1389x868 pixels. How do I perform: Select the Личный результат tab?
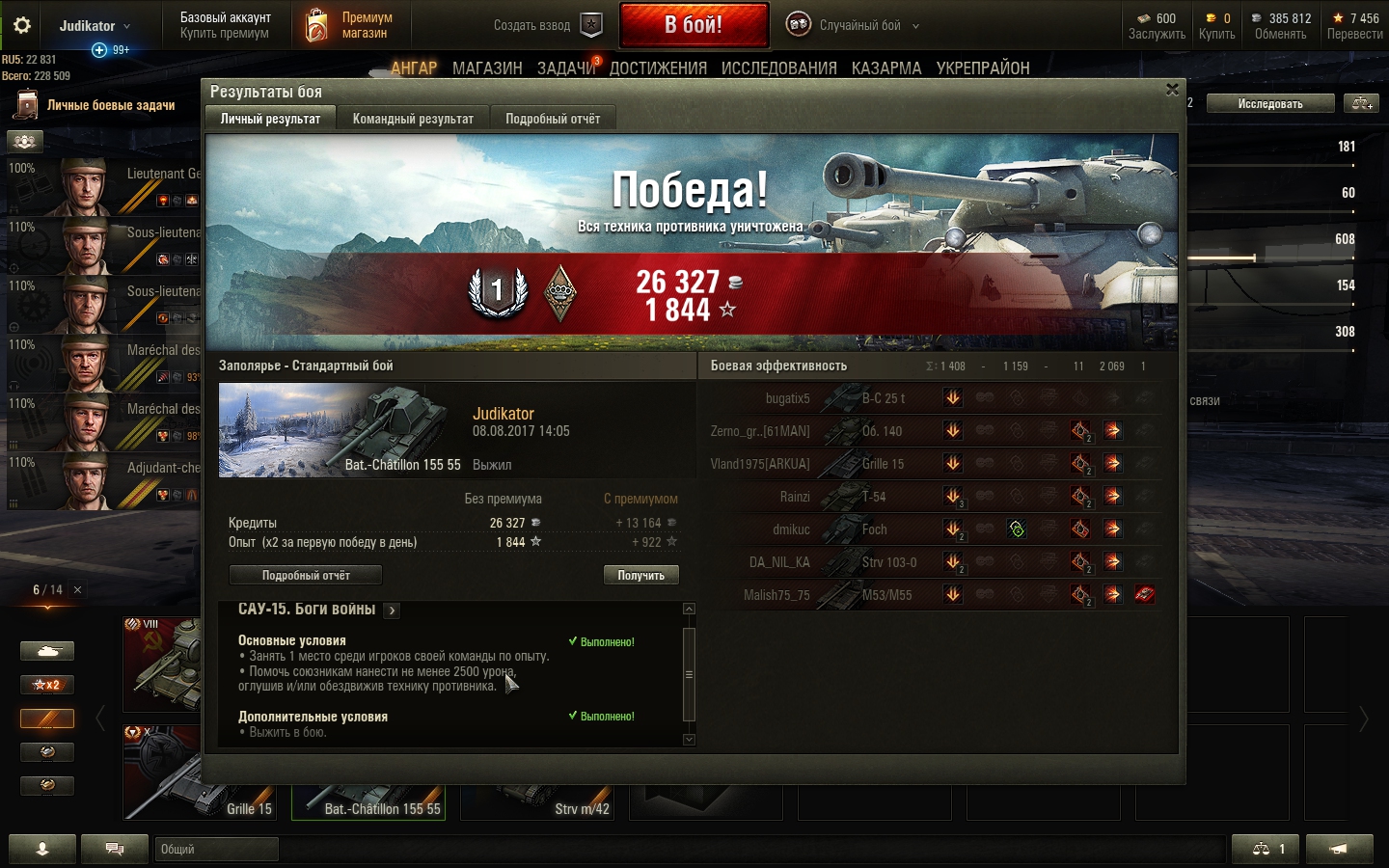click(x=270, y=119)
